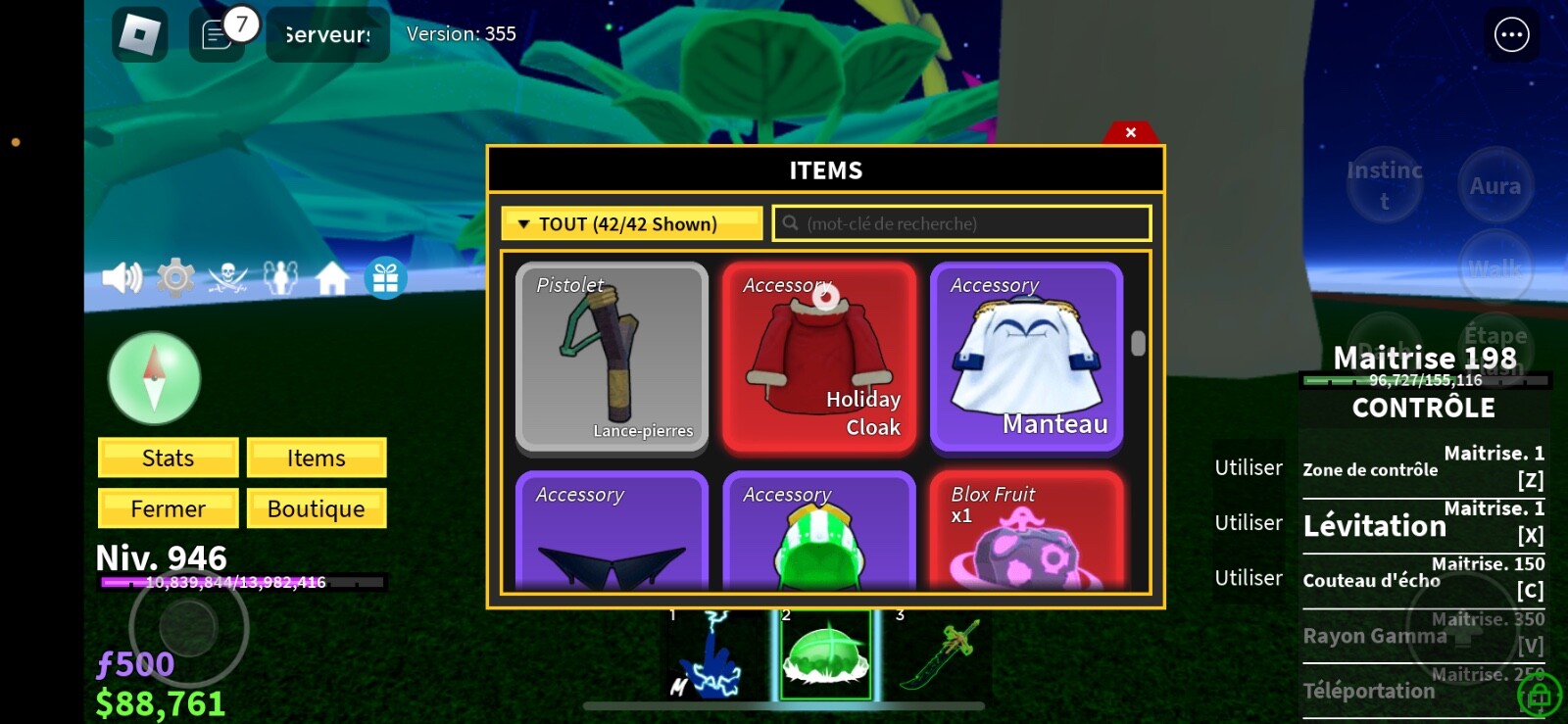Open the TOUT items filter dropdown
This screenshot has width=1568, height=724.
pos(630,223)
